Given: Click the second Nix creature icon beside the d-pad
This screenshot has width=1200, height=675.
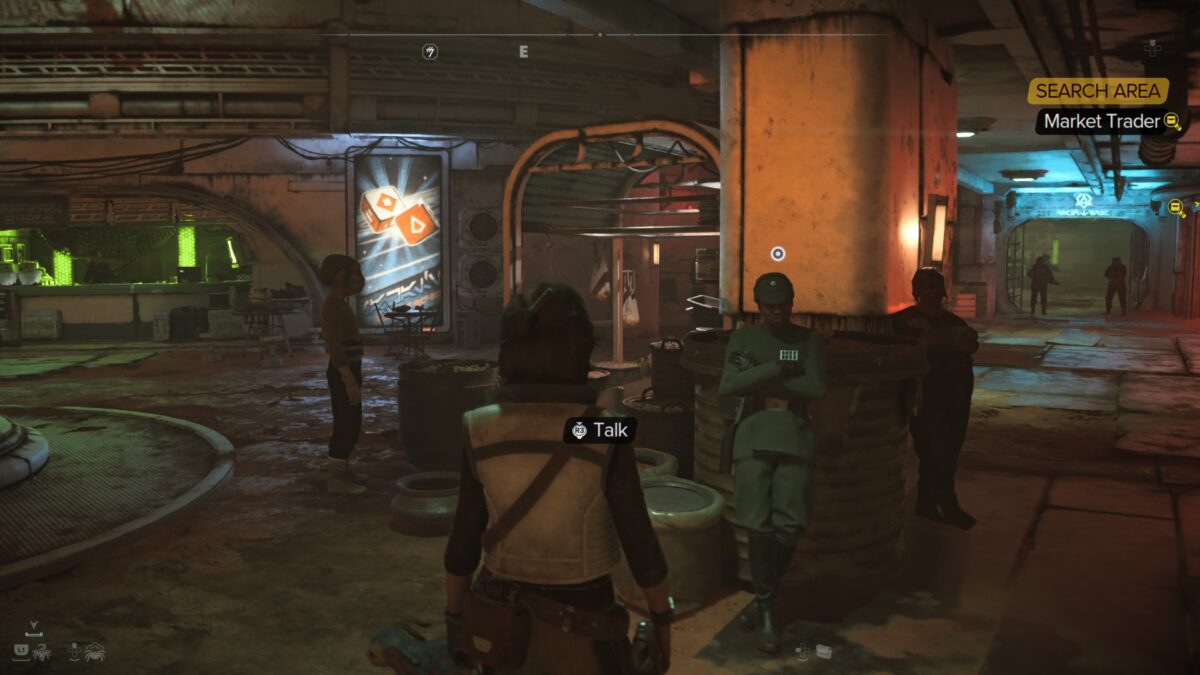Looking at the screenshot, I should point(95,651).
